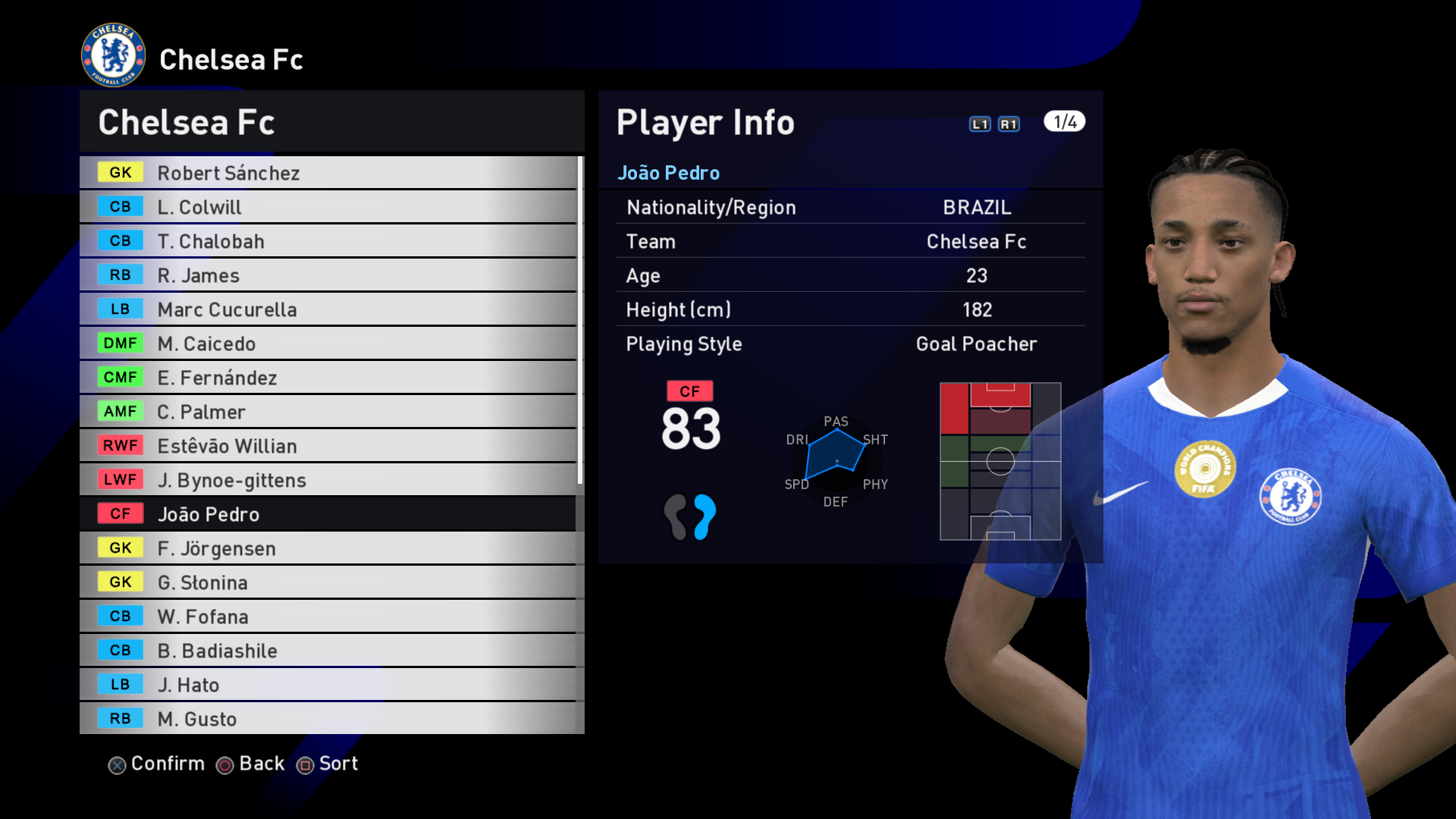Select backup keeper F. Jörgensen
The width and height of the screenshot is (1456, 819).
coord(328,548)
